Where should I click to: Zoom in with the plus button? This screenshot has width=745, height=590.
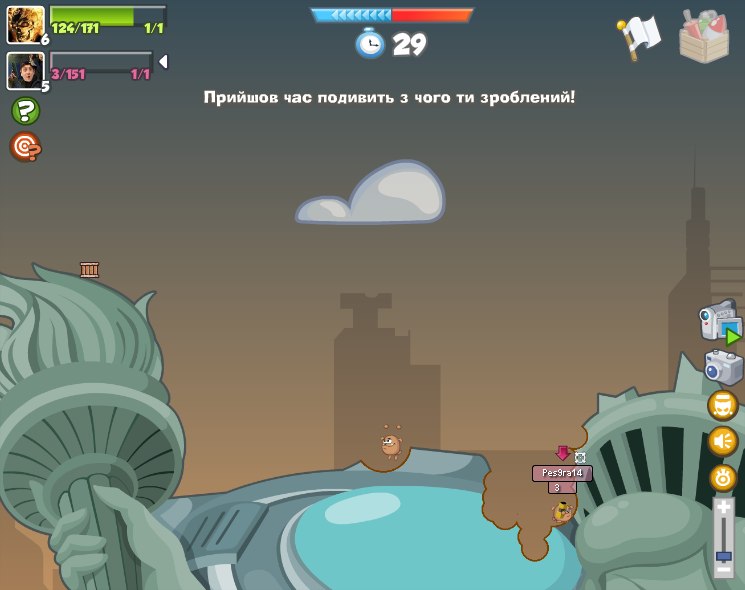(723, 507)
